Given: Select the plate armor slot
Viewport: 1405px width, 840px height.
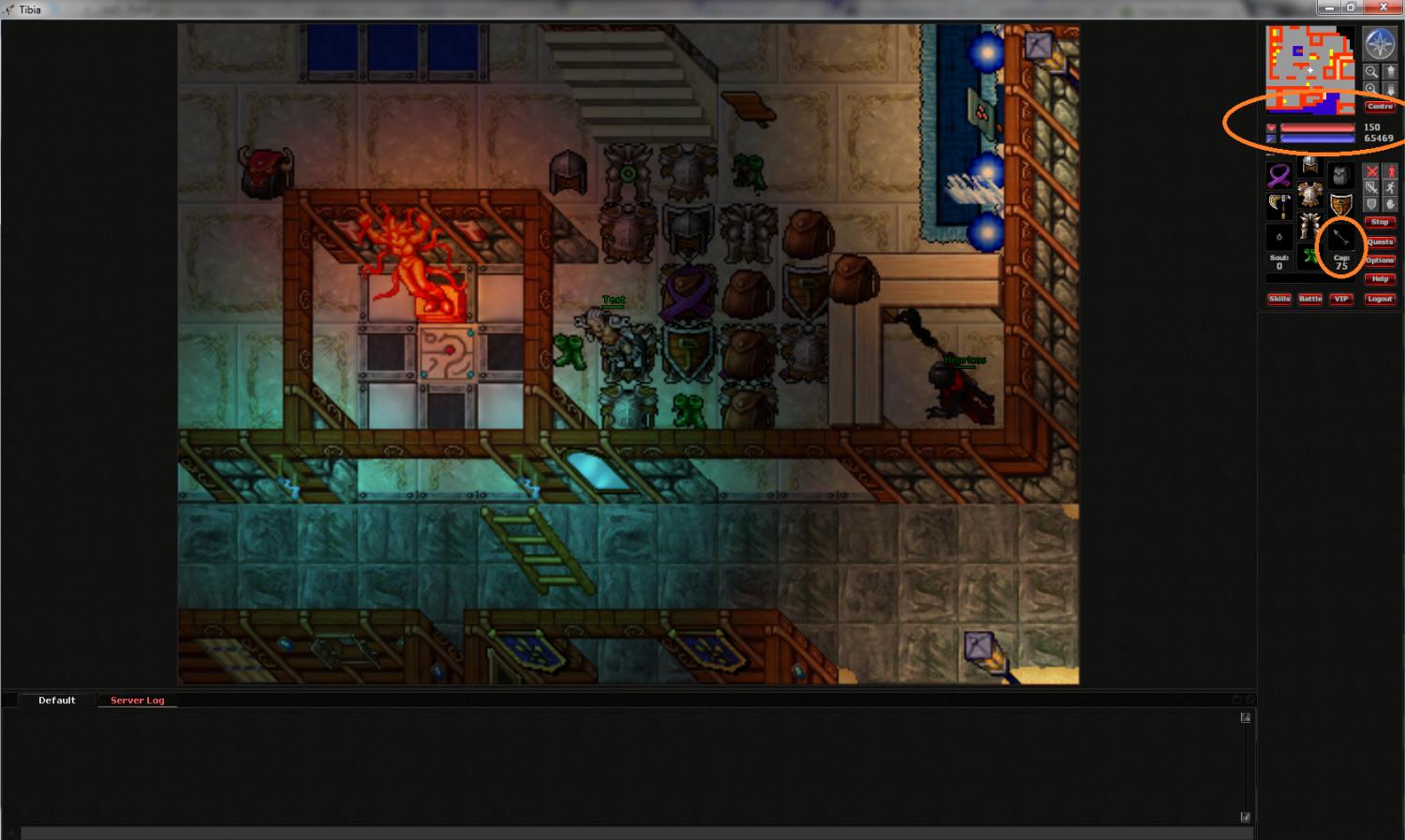Looking at the screenshot, I should coord(1310,196).
